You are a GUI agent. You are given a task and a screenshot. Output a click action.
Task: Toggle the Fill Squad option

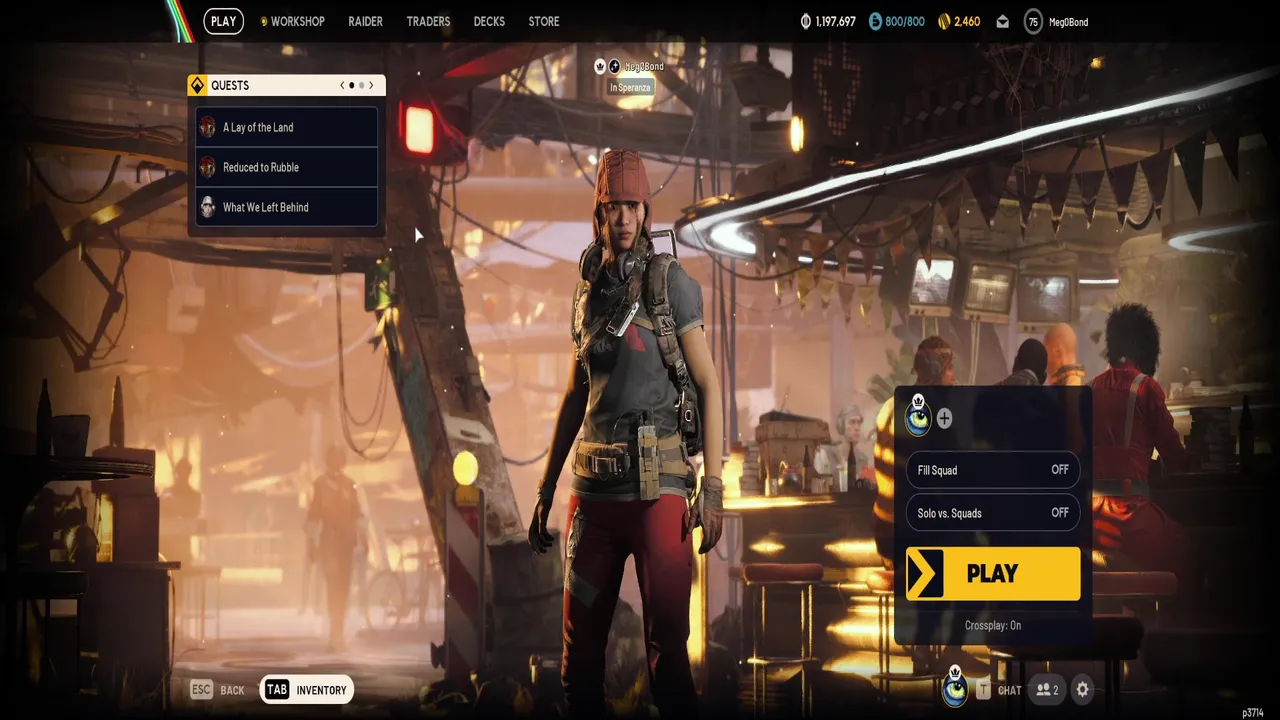point(992,470)
